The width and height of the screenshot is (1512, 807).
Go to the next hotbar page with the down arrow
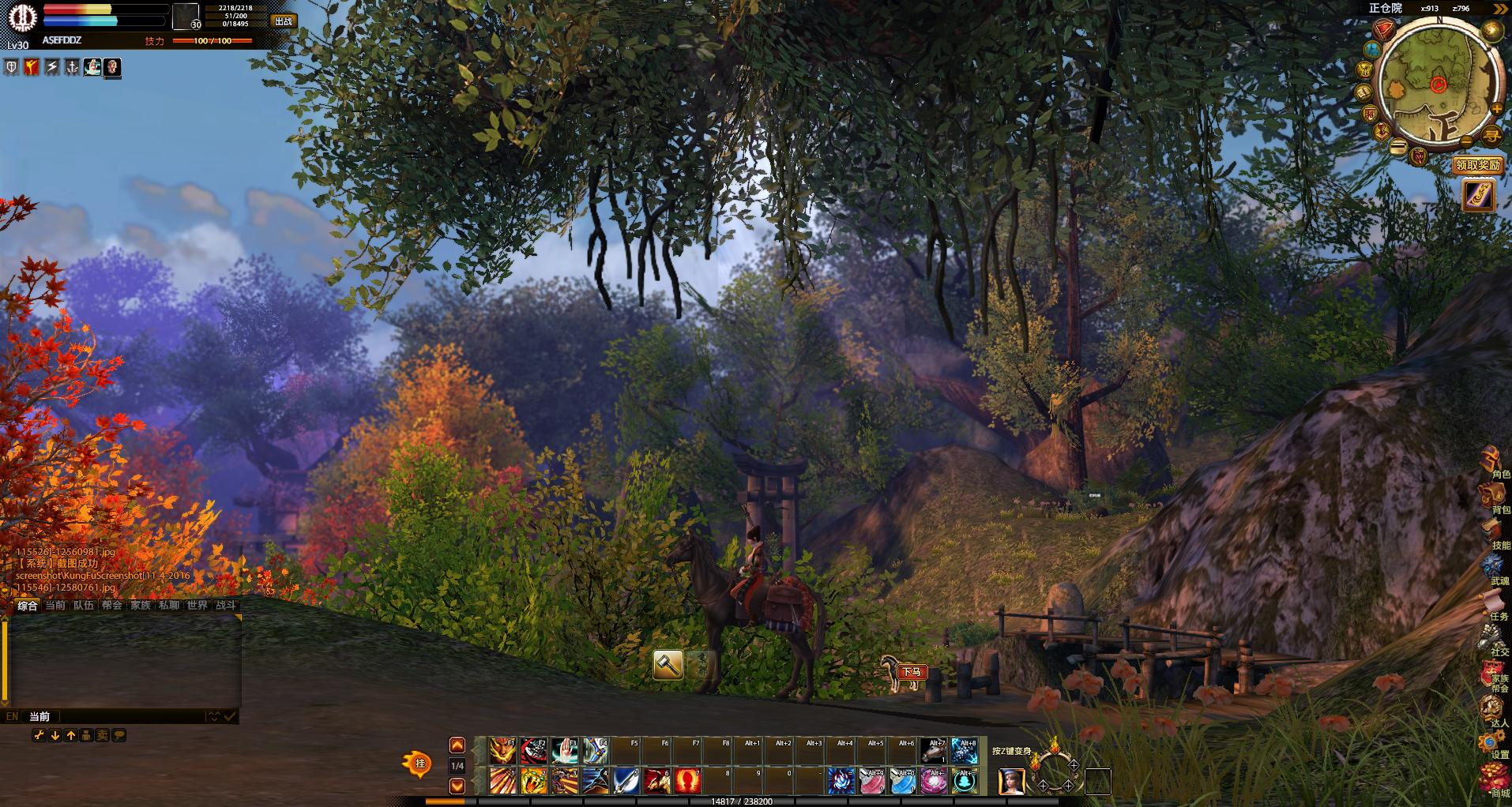[x=457, y=786]
